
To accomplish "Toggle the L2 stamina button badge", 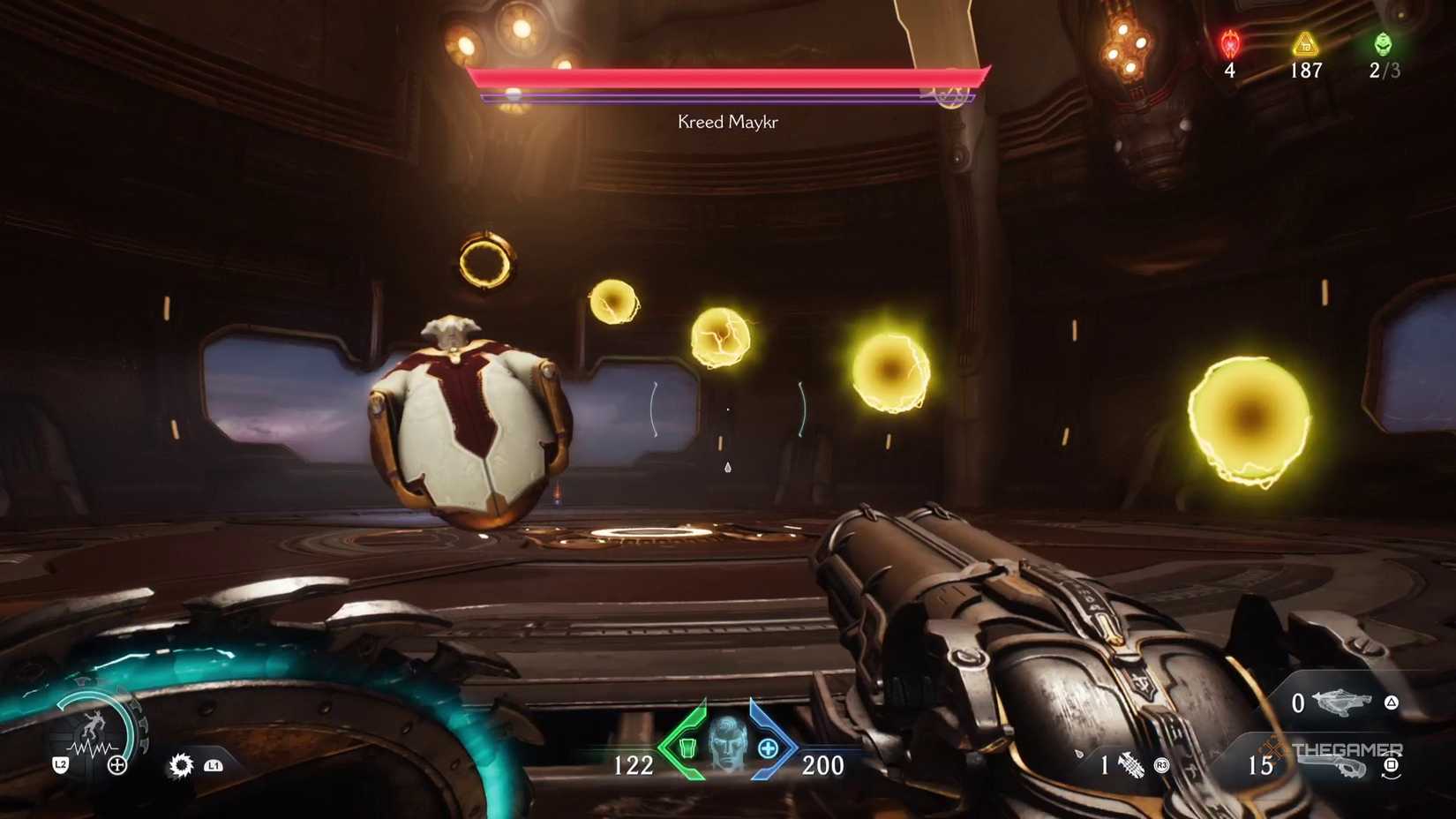I will pos(62,764).
